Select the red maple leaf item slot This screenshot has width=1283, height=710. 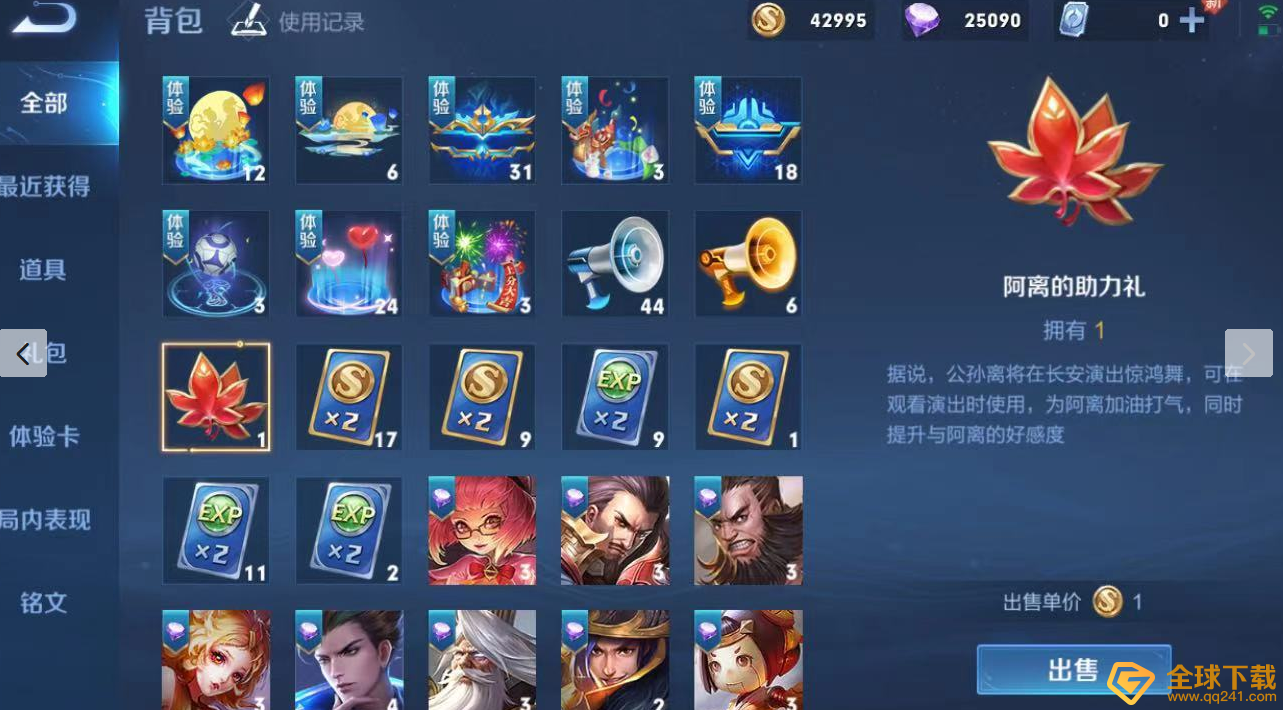[x=216, y=397]
